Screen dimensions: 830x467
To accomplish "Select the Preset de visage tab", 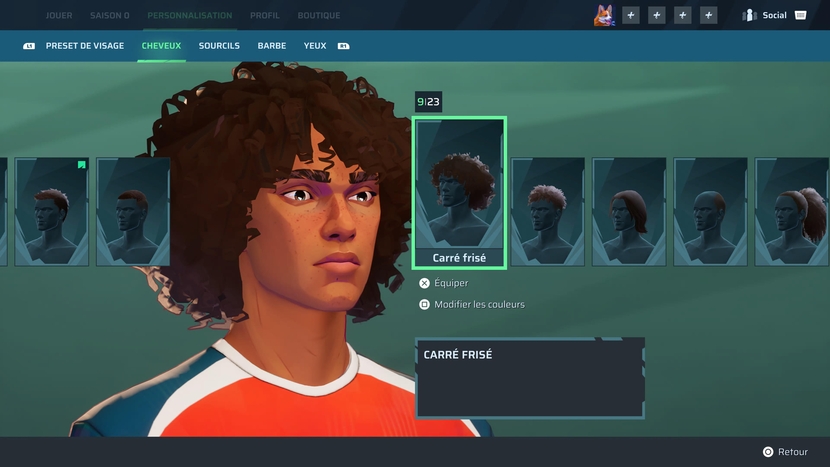I will (85, 46).
